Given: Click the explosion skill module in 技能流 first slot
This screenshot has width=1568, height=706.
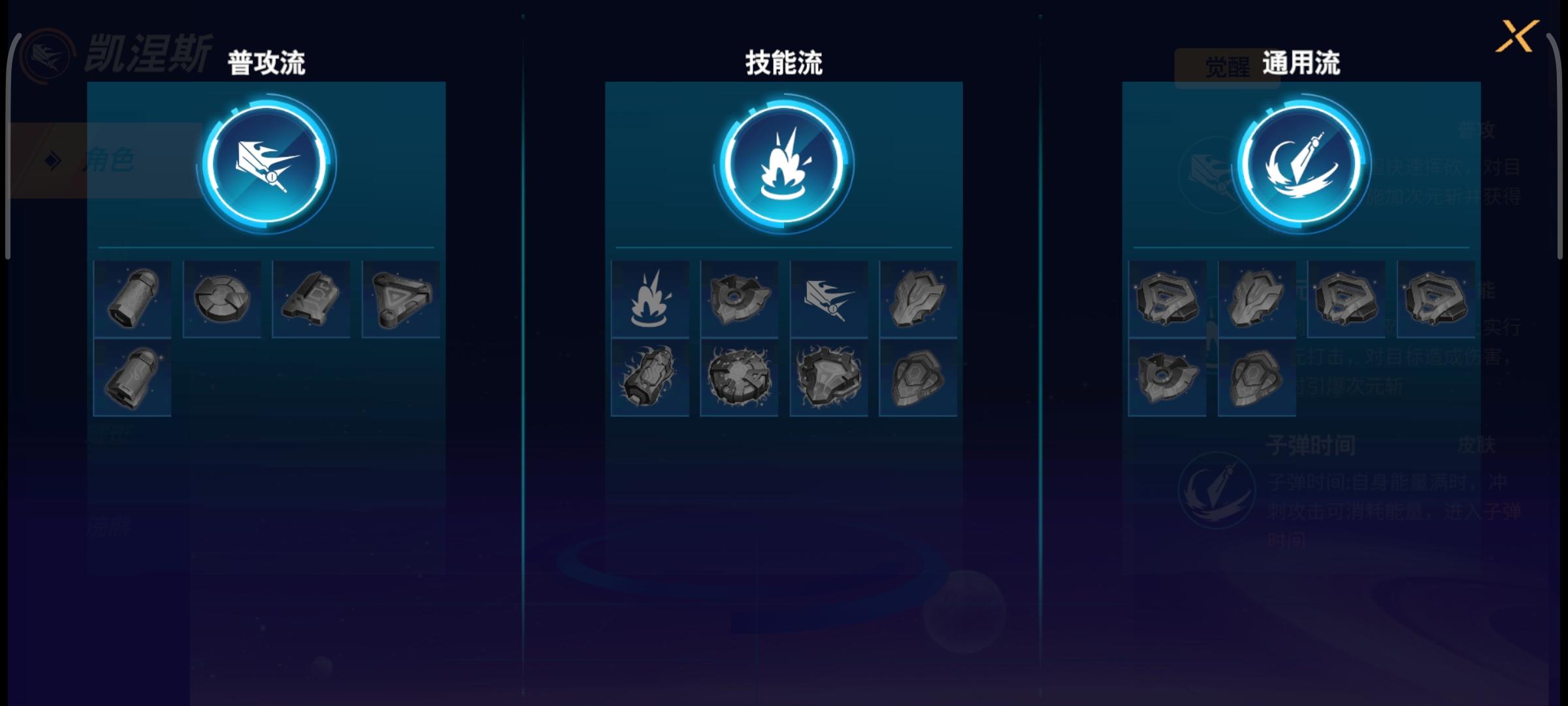Looking at the screenshot, I should click(x=650, y=299).
